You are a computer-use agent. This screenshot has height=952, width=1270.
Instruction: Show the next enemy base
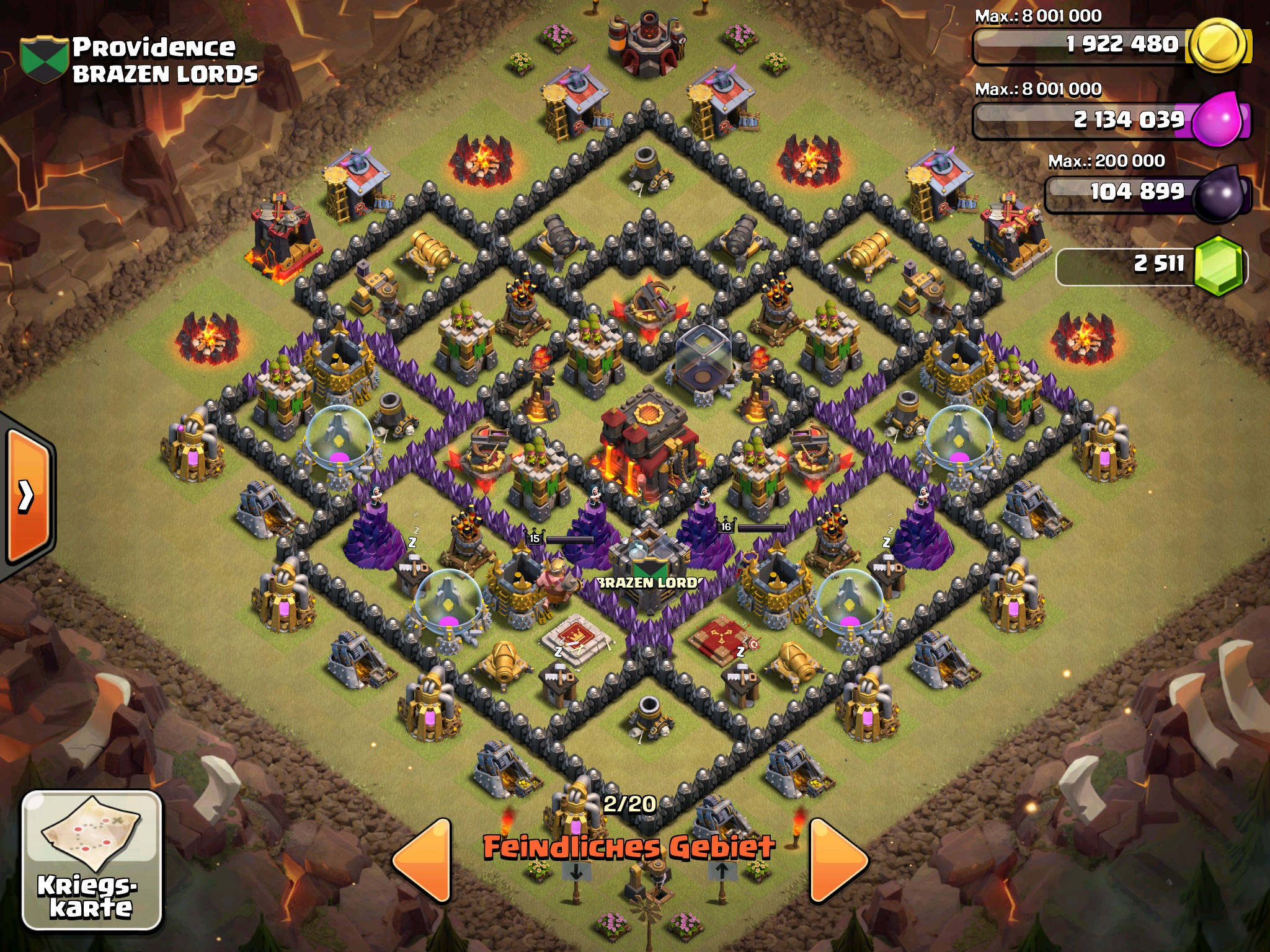click(836, 861)
